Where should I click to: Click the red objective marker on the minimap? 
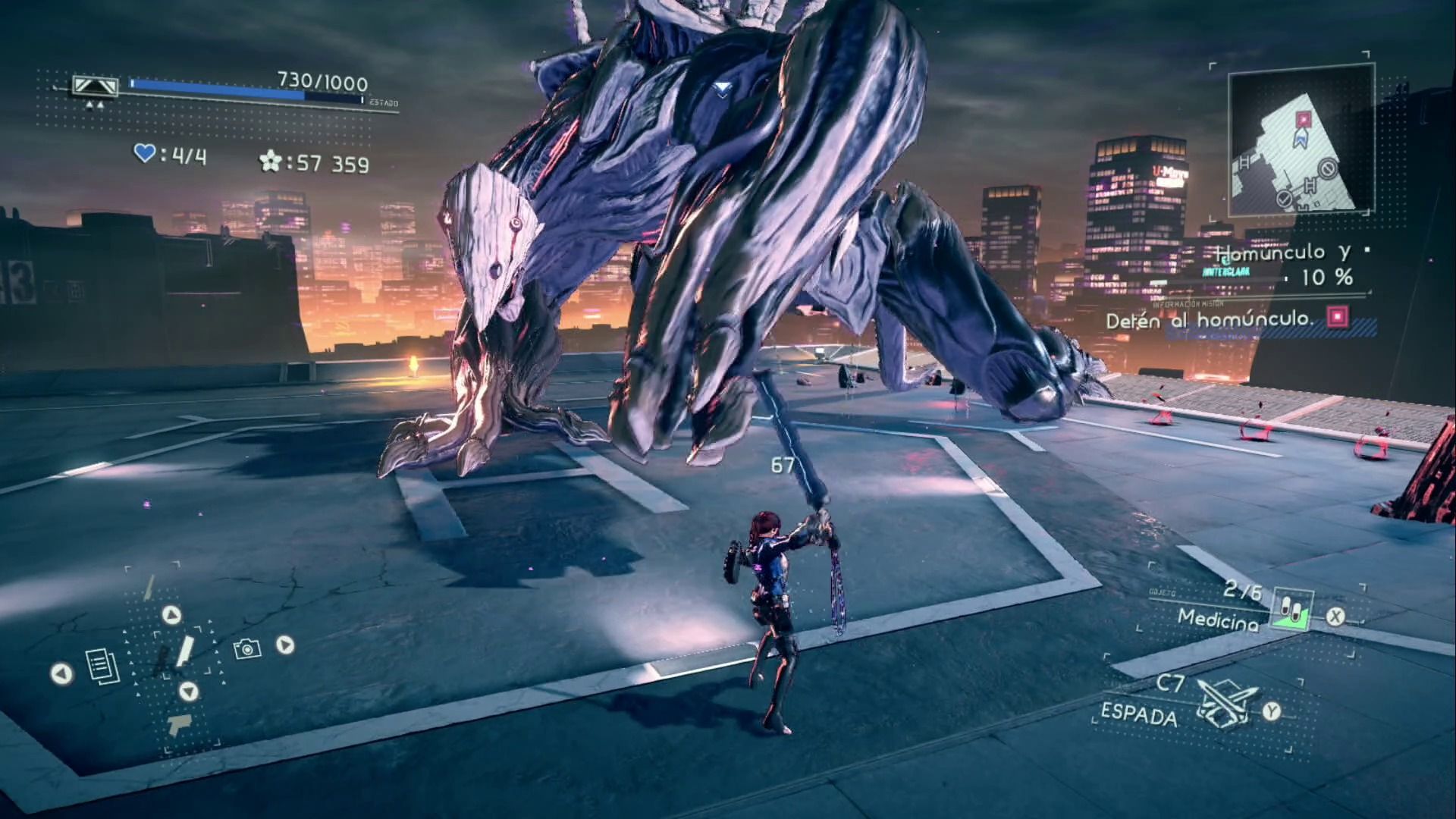[x=1303, y=119]
